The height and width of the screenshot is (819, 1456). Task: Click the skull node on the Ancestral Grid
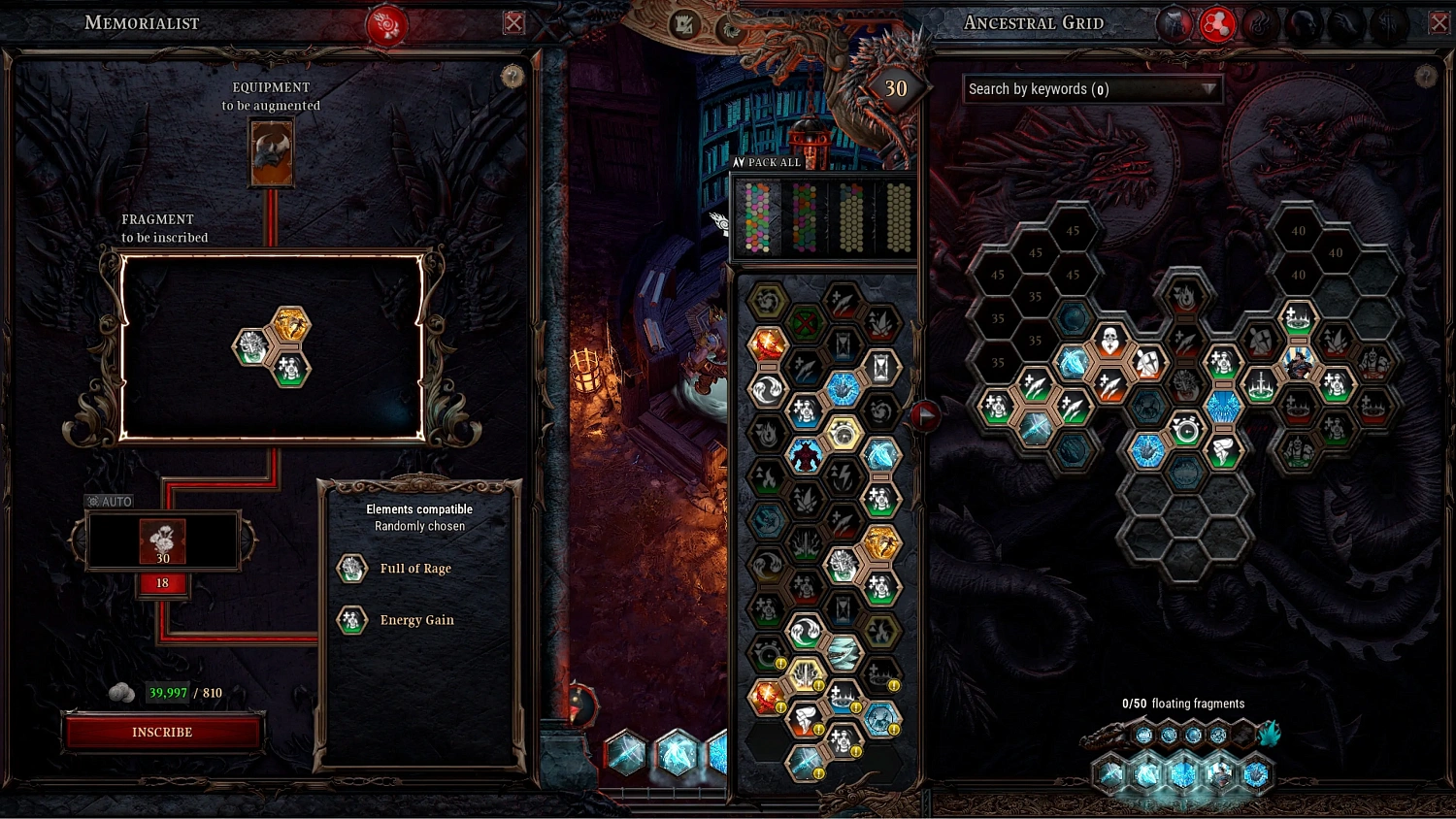(x=1109, y=338)
